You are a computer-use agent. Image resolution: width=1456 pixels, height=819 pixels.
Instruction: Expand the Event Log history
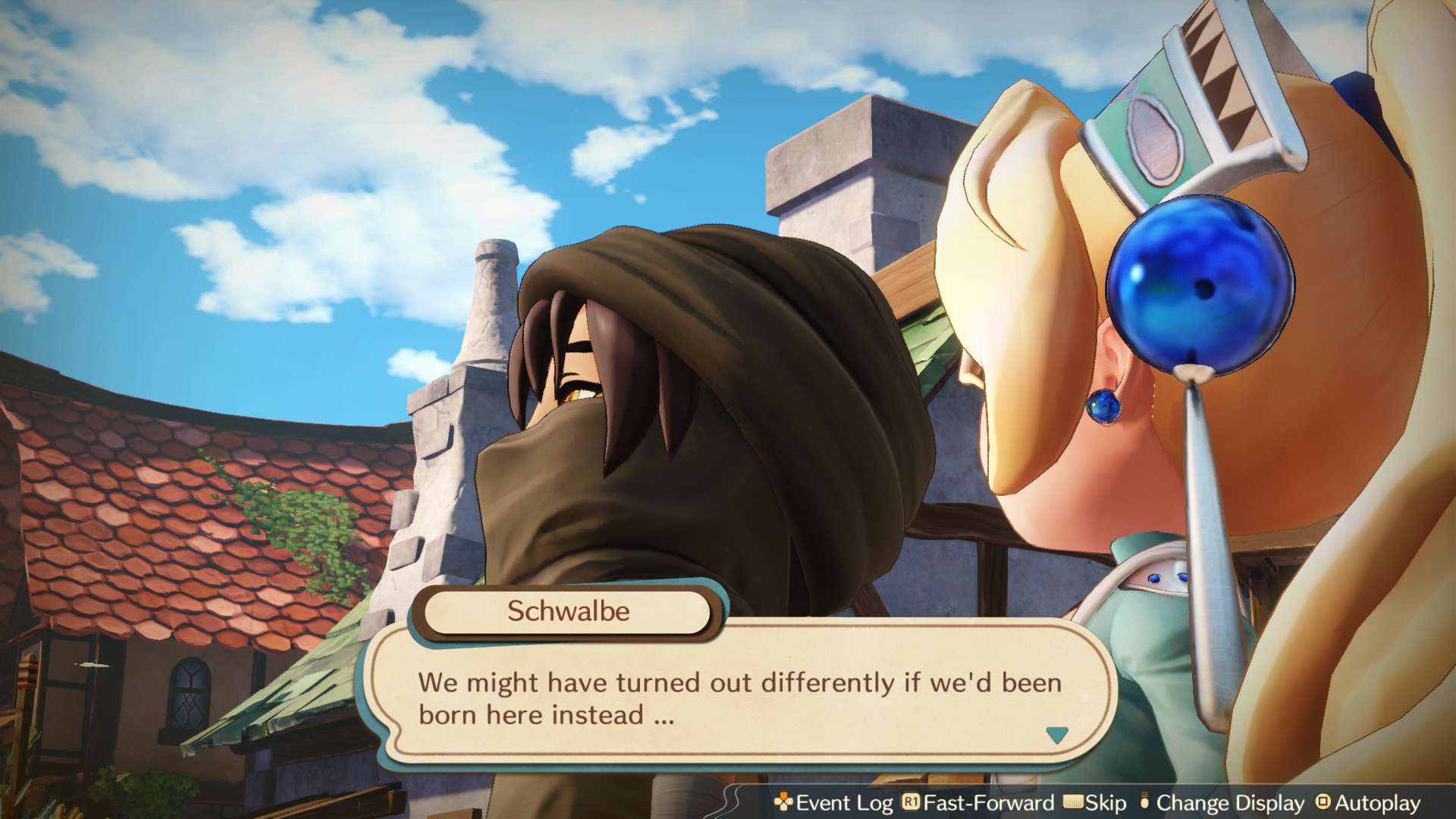(x=844, y=802)
